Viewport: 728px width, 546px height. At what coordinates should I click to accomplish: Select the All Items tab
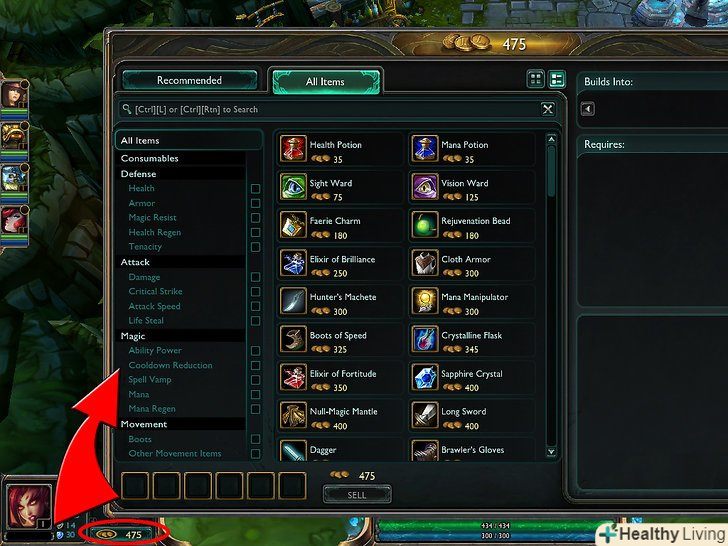click(325, 82)
